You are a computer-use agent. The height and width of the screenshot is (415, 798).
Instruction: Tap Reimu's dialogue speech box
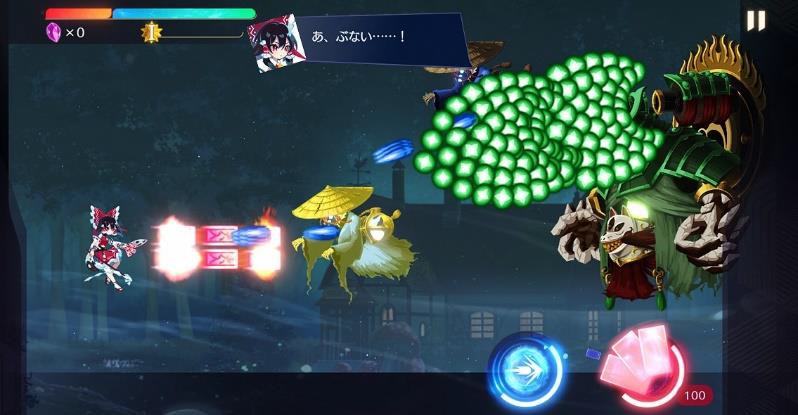click(x=385, y=39)
